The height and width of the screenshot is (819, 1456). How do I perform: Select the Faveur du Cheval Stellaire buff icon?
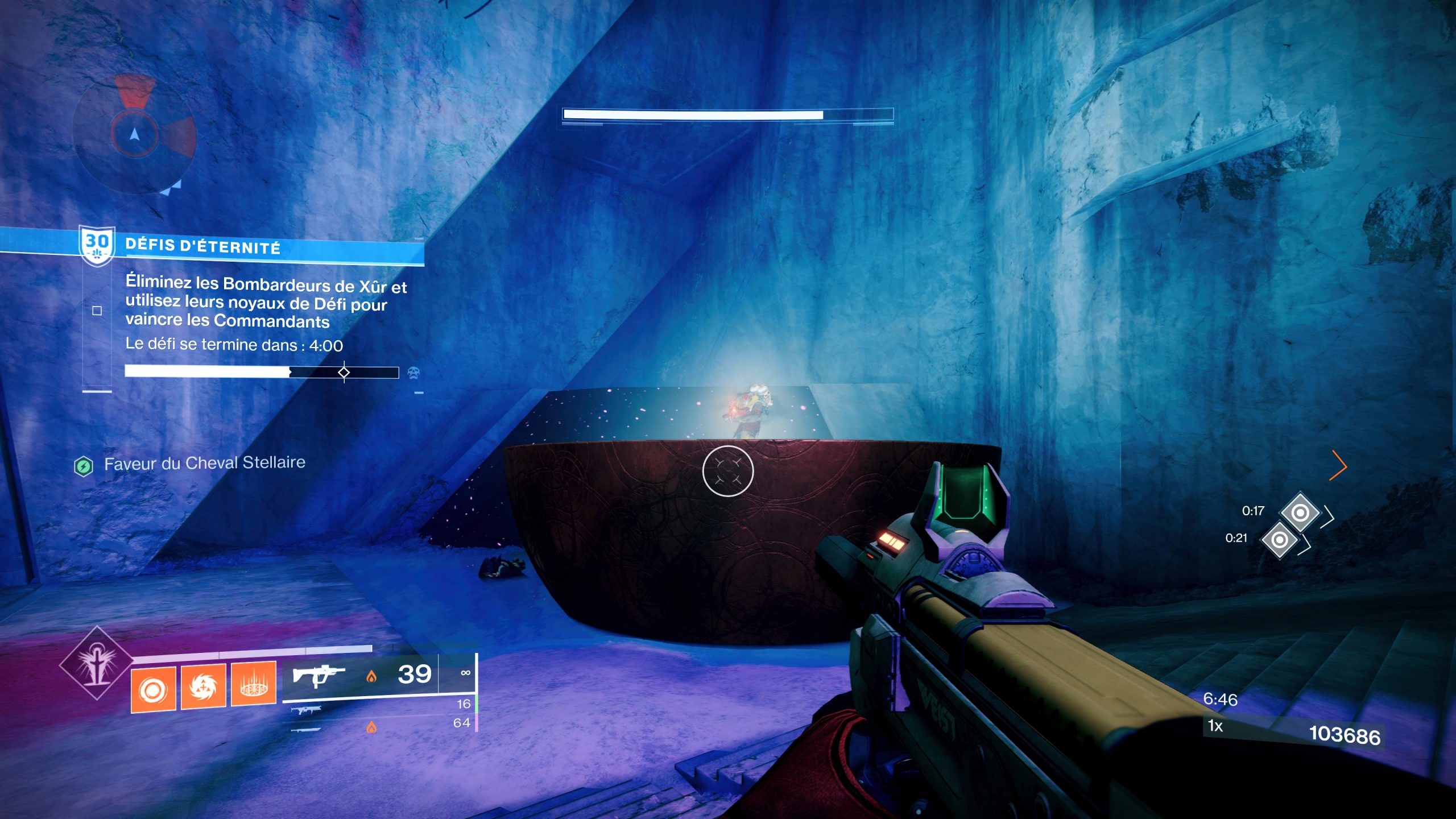click(x=84, y=466)
